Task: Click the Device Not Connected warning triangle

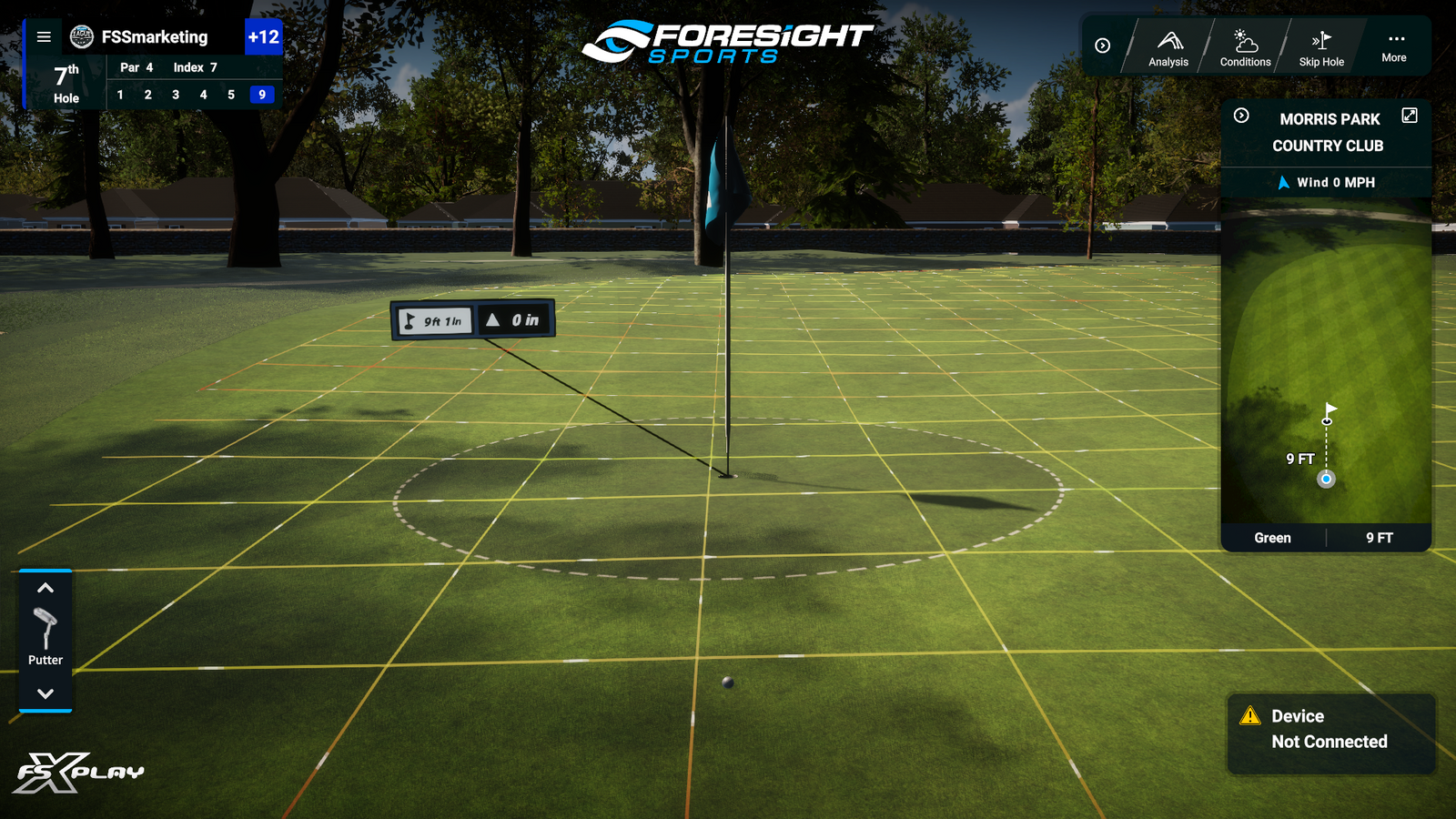Action: click(1250, 716)
